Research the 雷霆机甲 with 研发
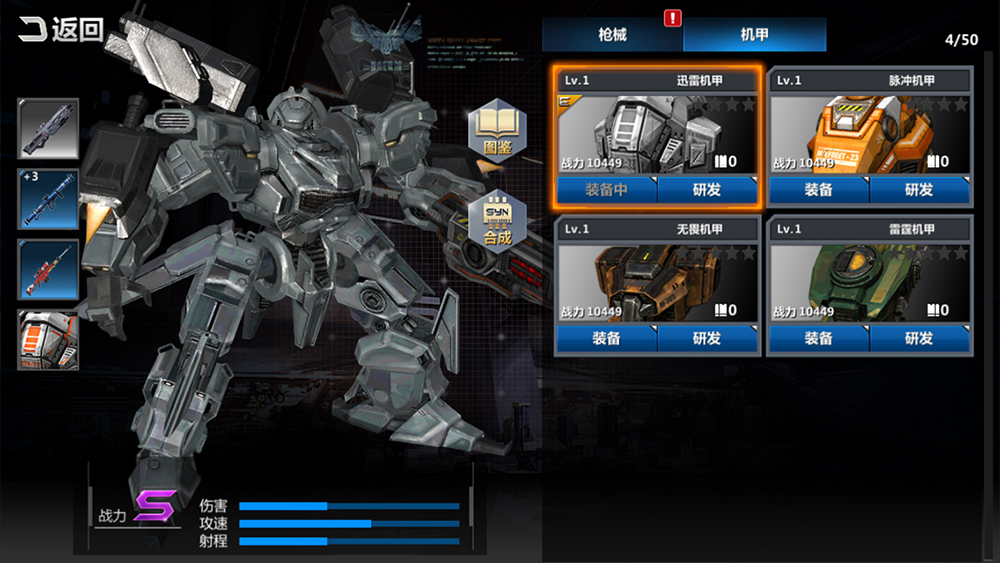This screenshot has height=563, width=1000. pos(919,338)
